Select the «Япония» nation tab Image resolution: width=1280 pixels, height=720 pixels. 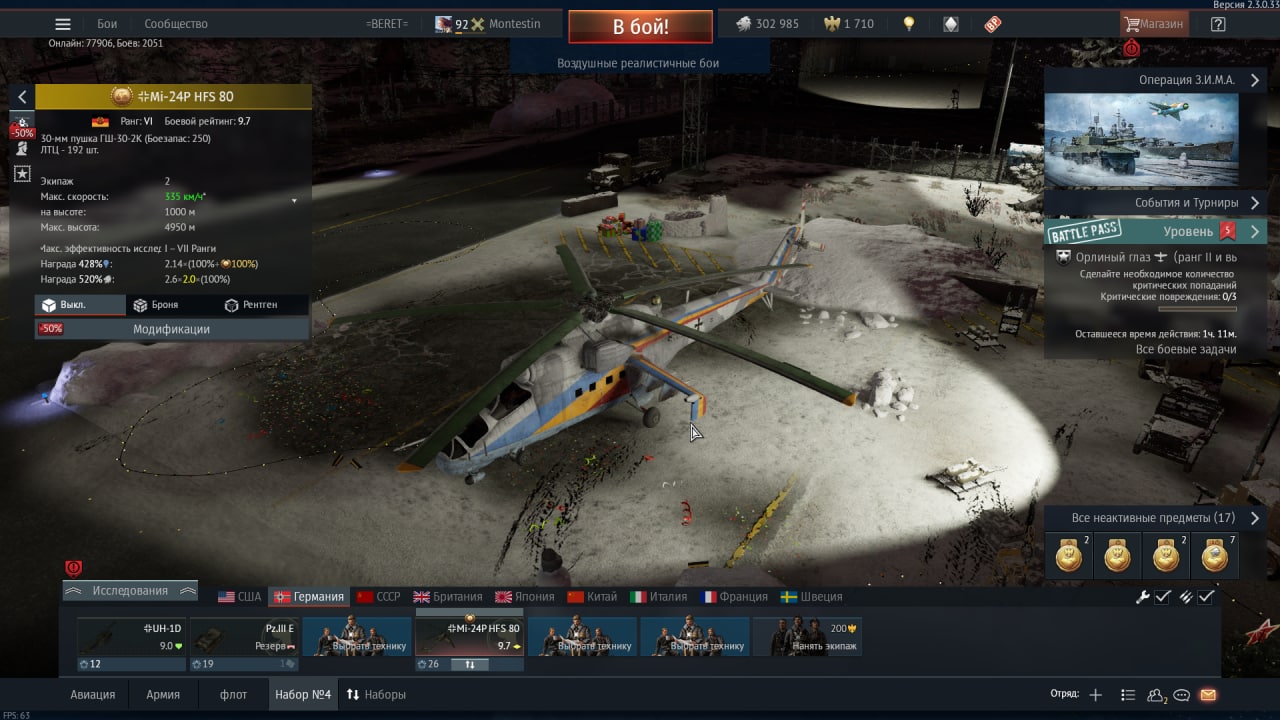pos(525,597)
